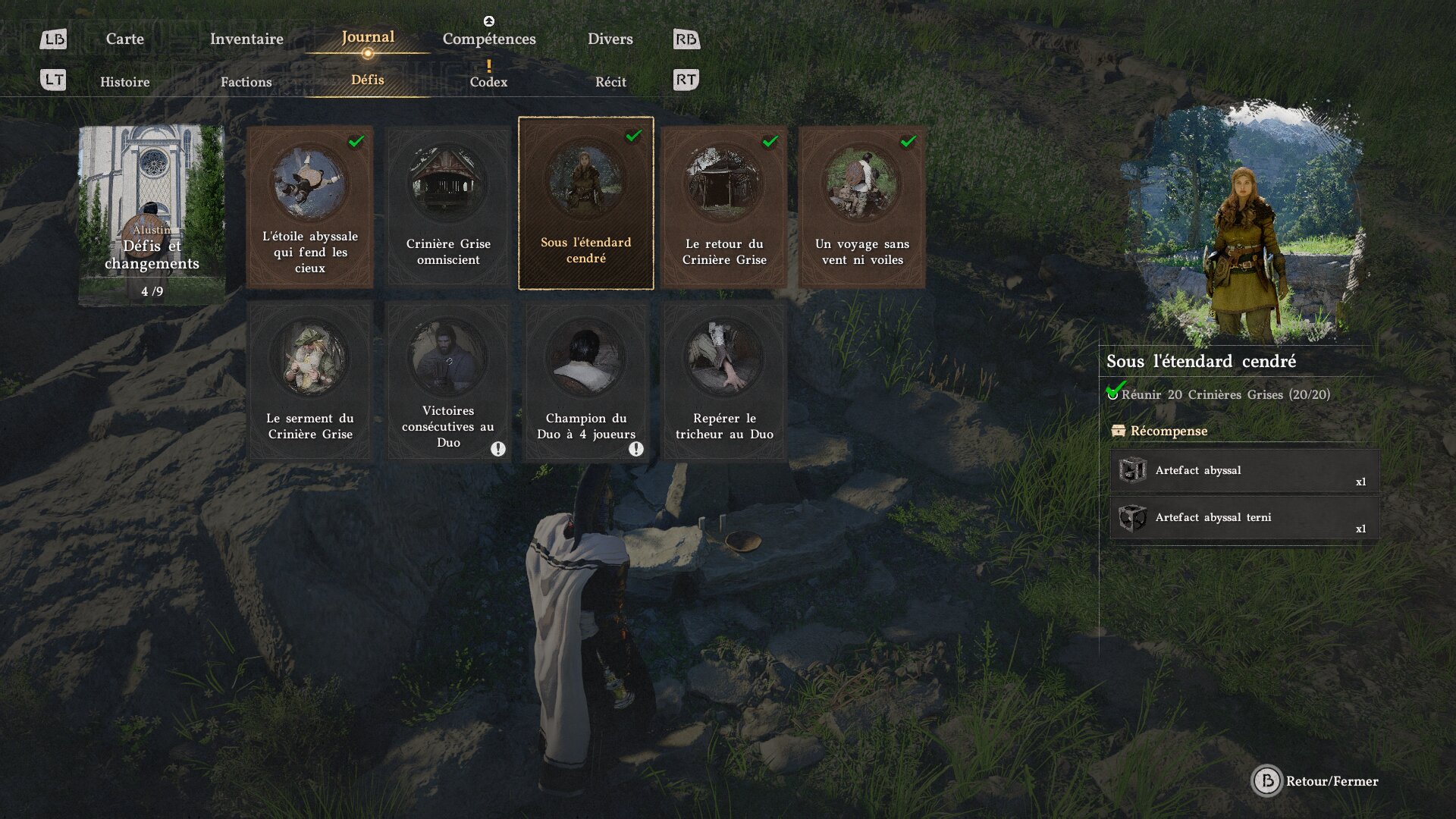Screen dimensions: 1456x819
Task: Choose the Le serment du Crinière Grise challenge
Action: click(310, 381)
